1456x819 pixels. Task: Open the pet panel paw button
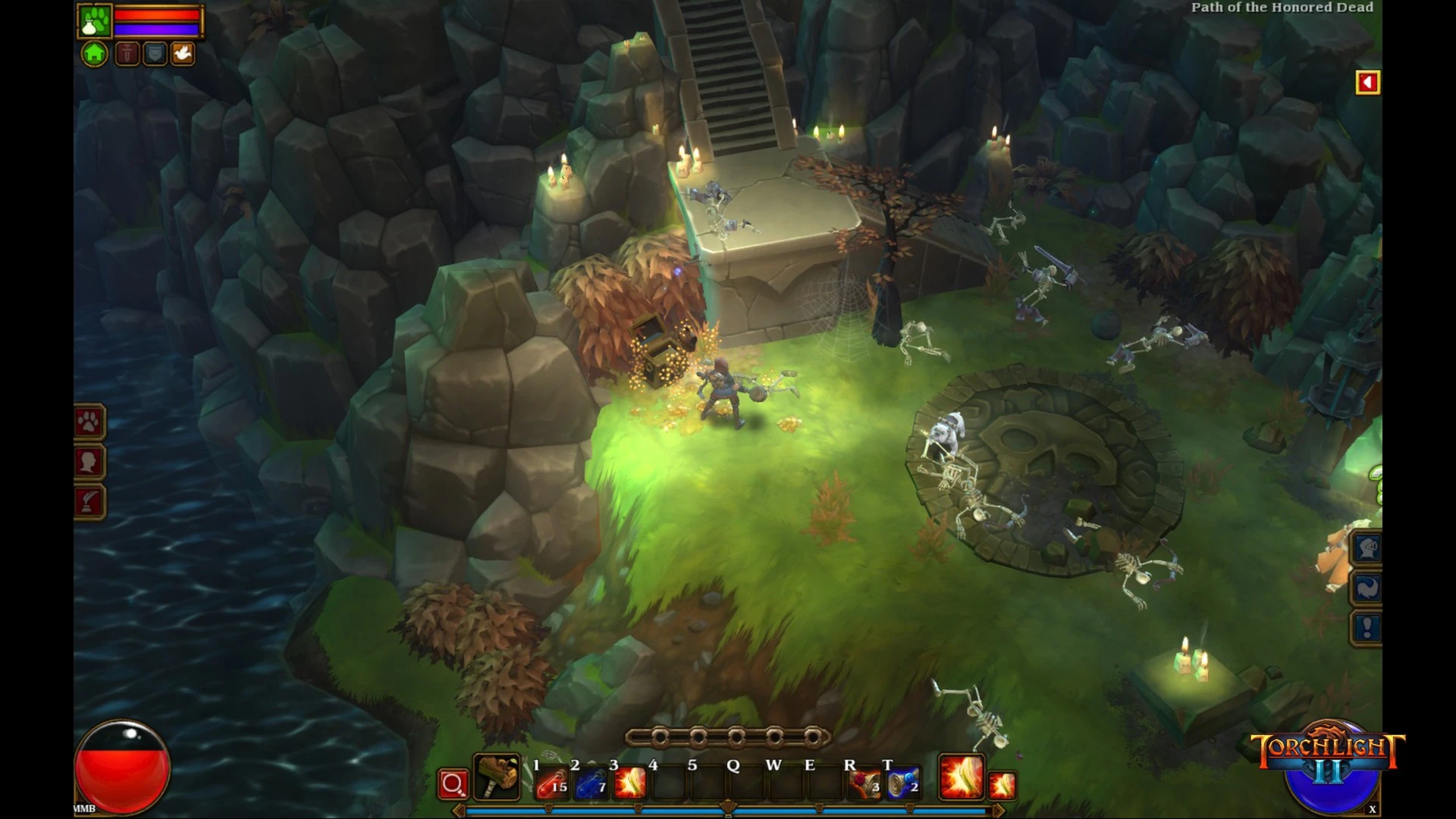(89, 422)
